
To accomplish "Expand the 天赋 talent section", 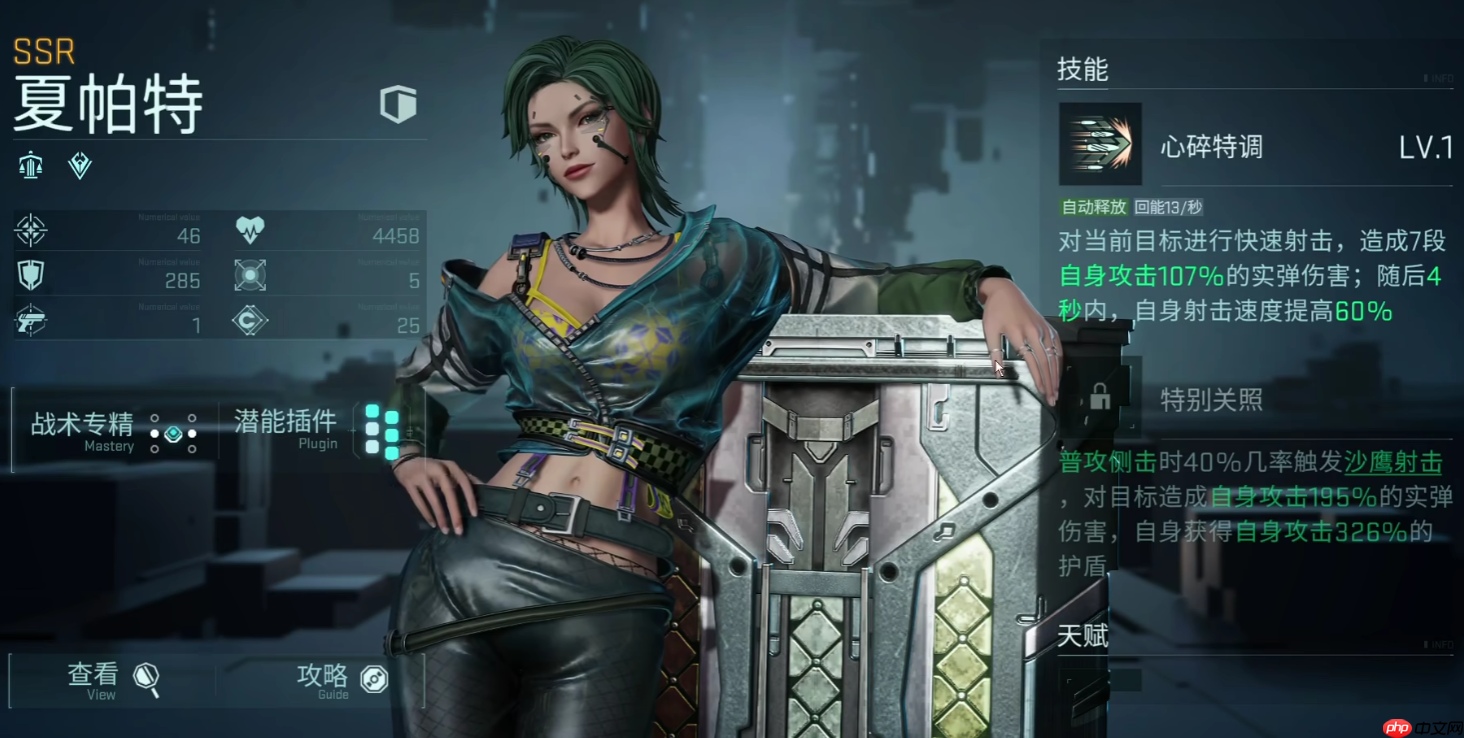I will click(1083, 636).
